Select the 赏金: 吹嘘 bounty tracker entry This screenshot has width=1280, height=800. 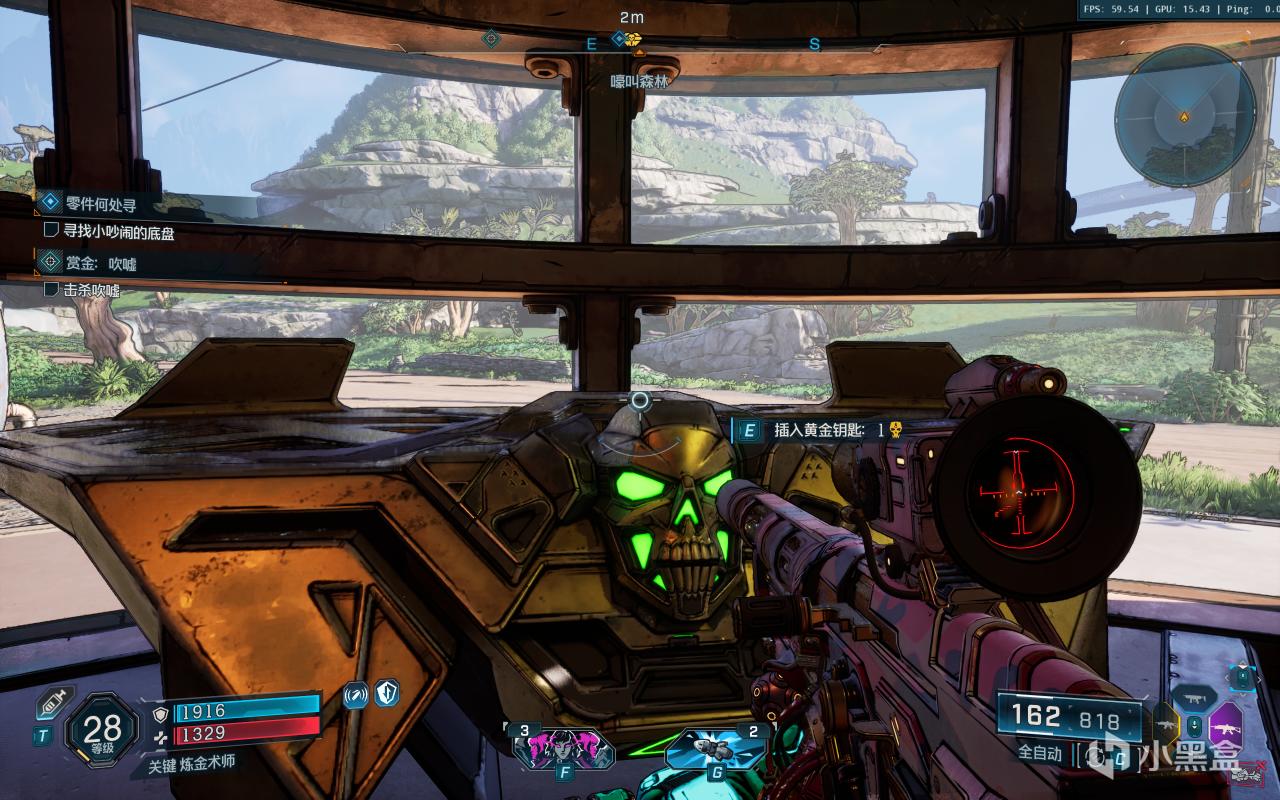pos(100,263)
